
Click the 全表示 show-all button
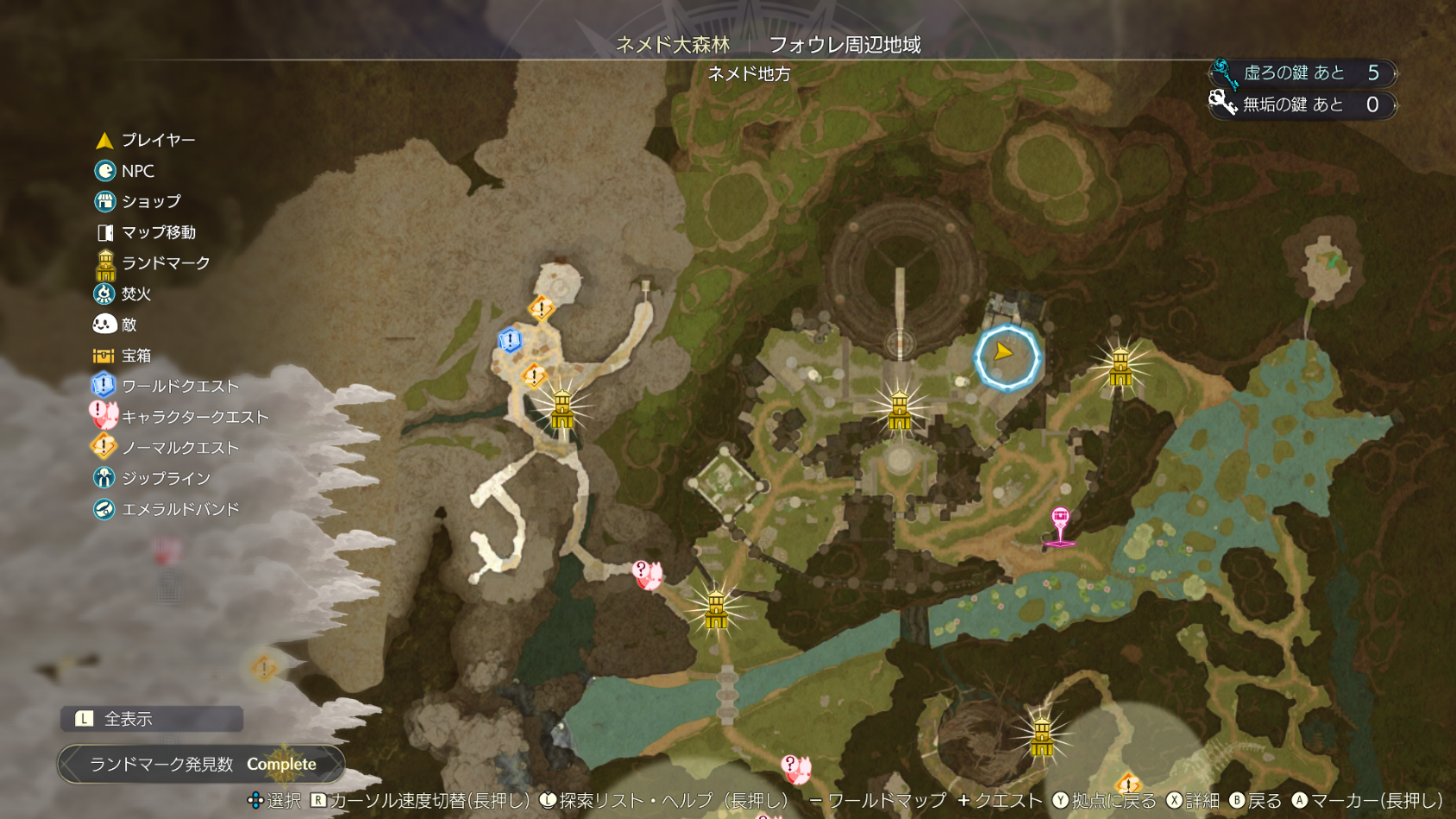point(152,718)
